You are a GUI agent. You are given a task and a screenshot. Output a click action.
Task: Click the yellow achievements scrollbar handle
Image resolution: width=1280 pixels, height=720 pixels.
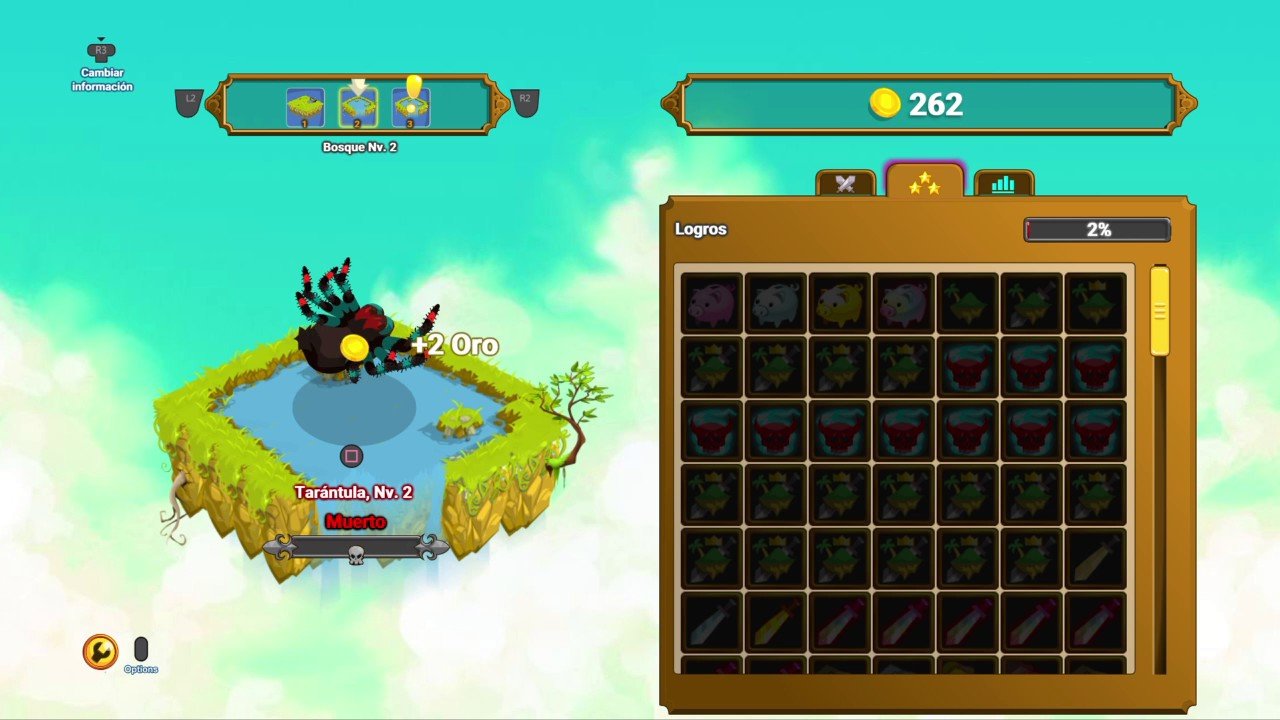tap(1159, 311)
